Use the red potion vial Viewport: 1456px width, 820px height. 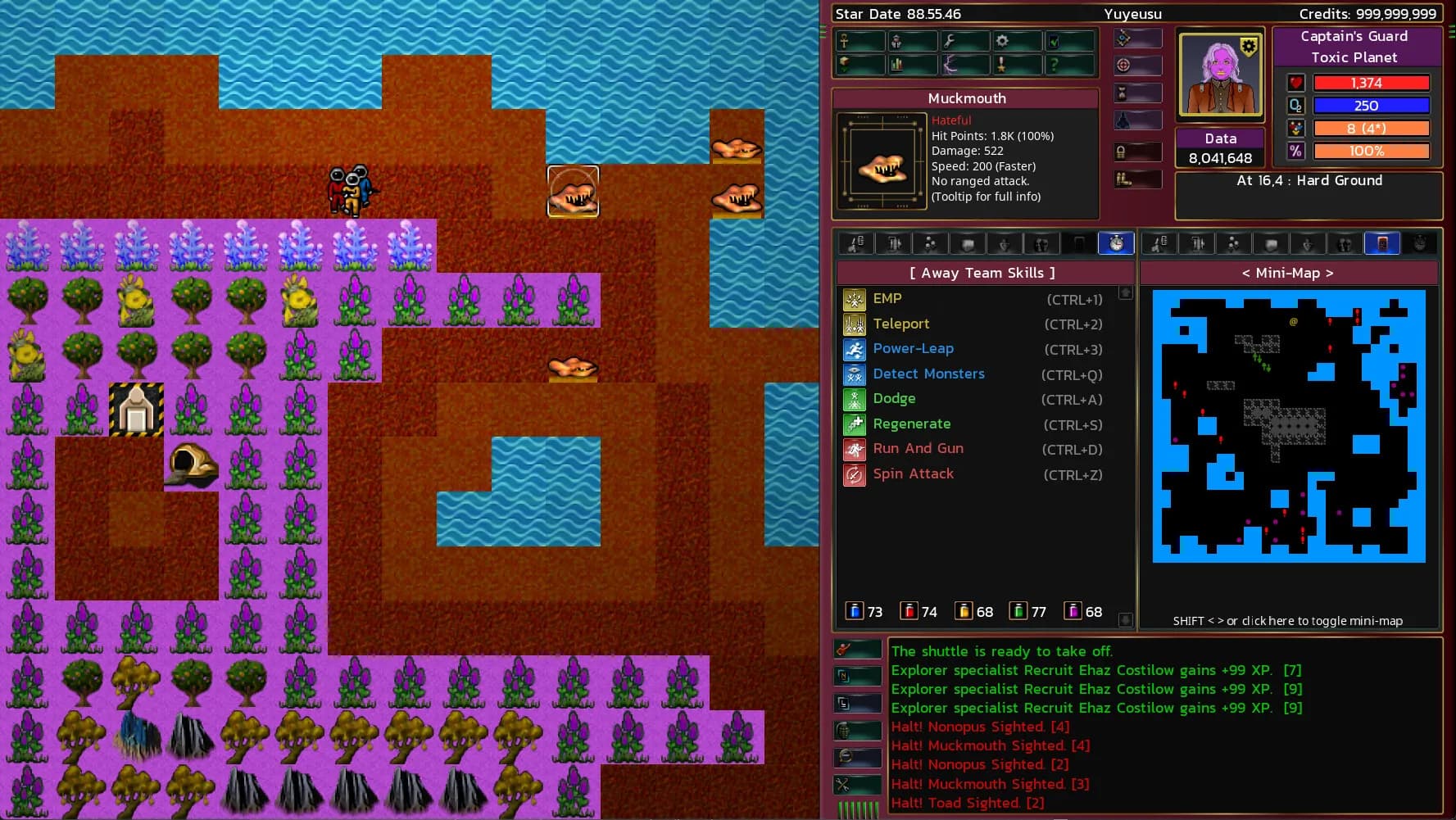[909, 611]
